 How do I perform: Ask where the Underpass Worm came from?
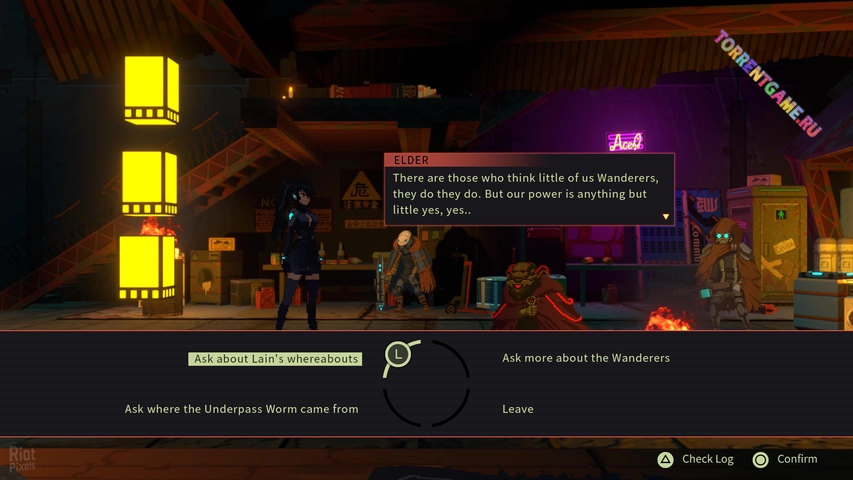tap(241, 409)
